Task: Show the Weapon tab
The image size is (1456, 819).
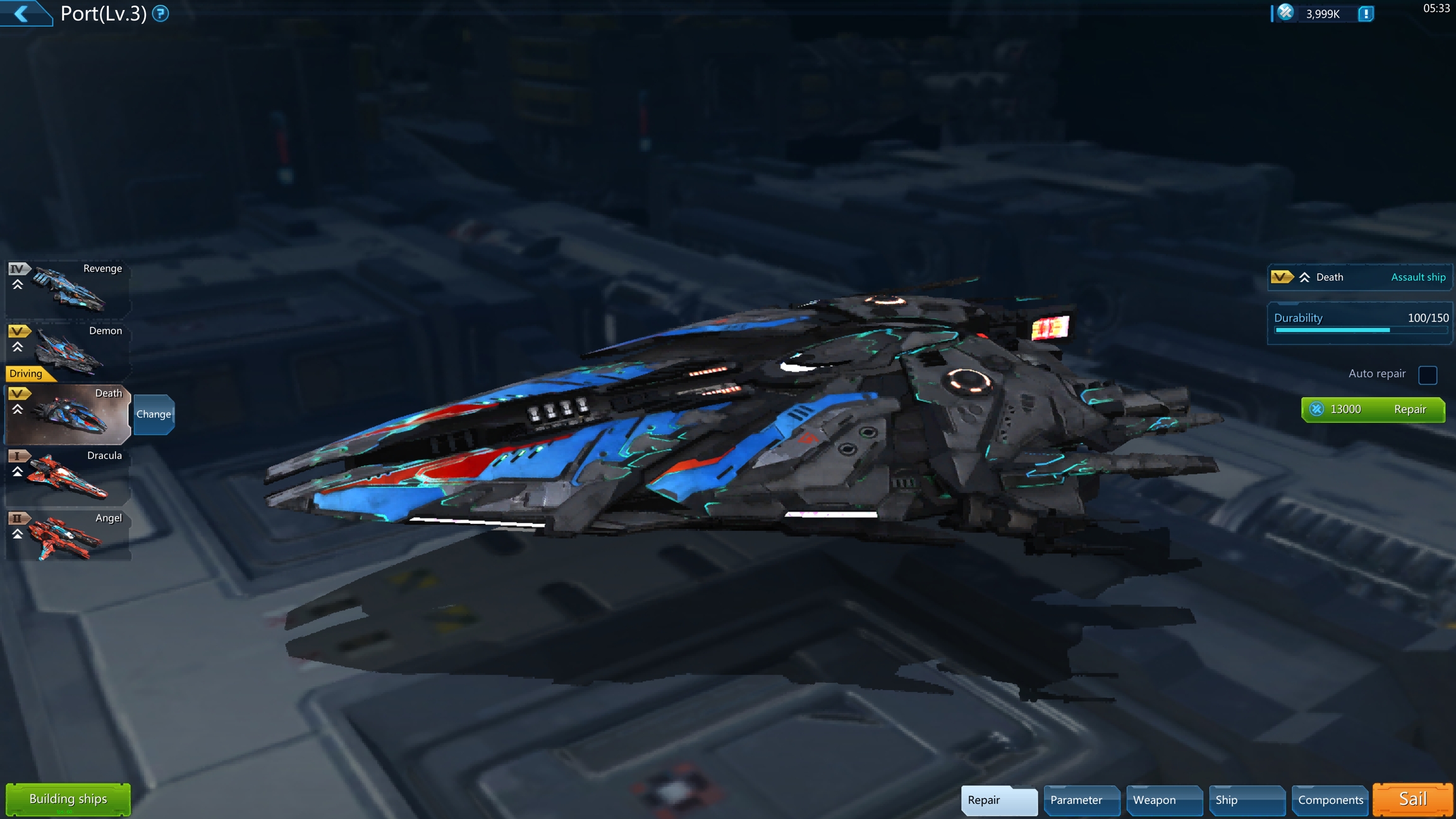Action: click(1164, 800)
